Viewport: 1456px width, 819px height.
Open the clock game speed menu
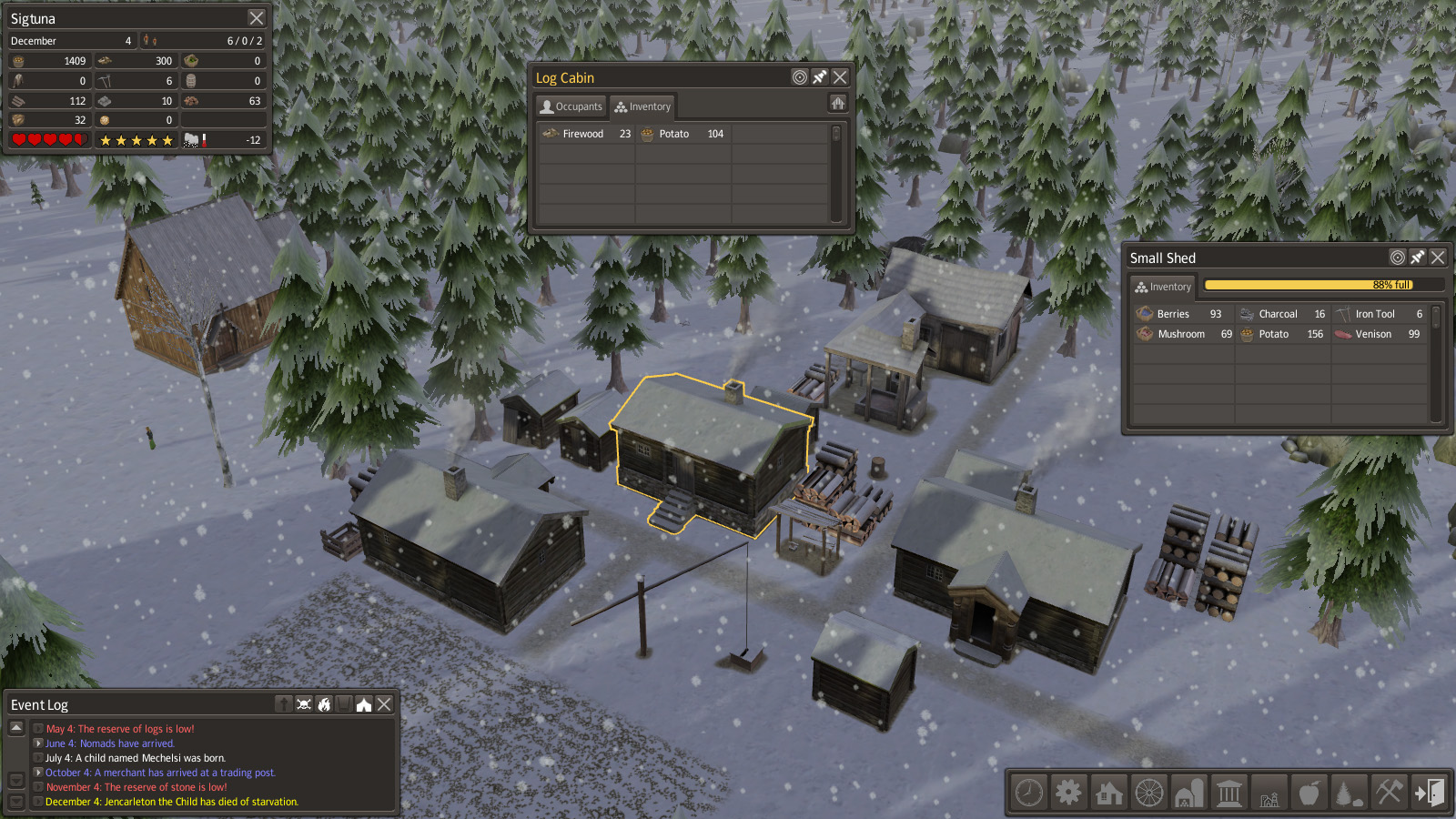tap(1029, 793)
